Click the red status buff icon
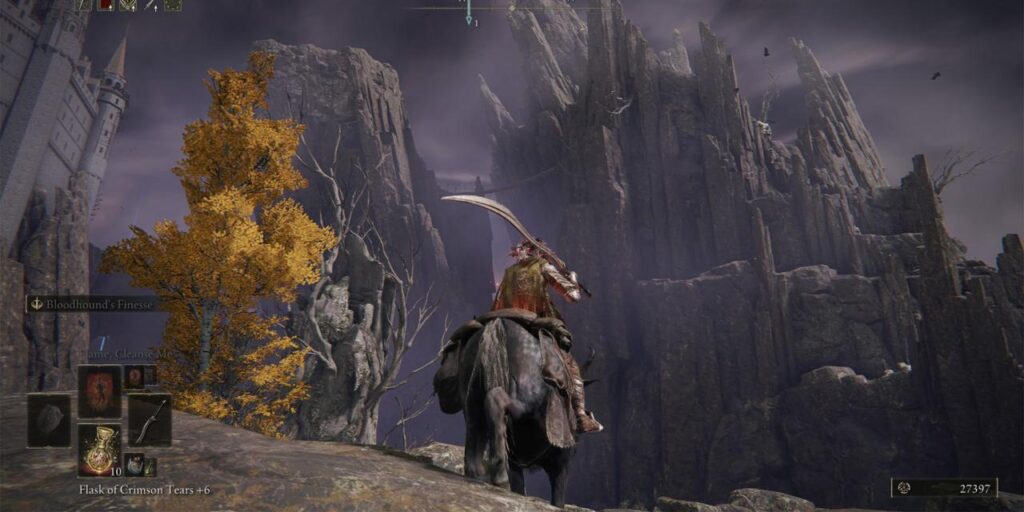 106,5
